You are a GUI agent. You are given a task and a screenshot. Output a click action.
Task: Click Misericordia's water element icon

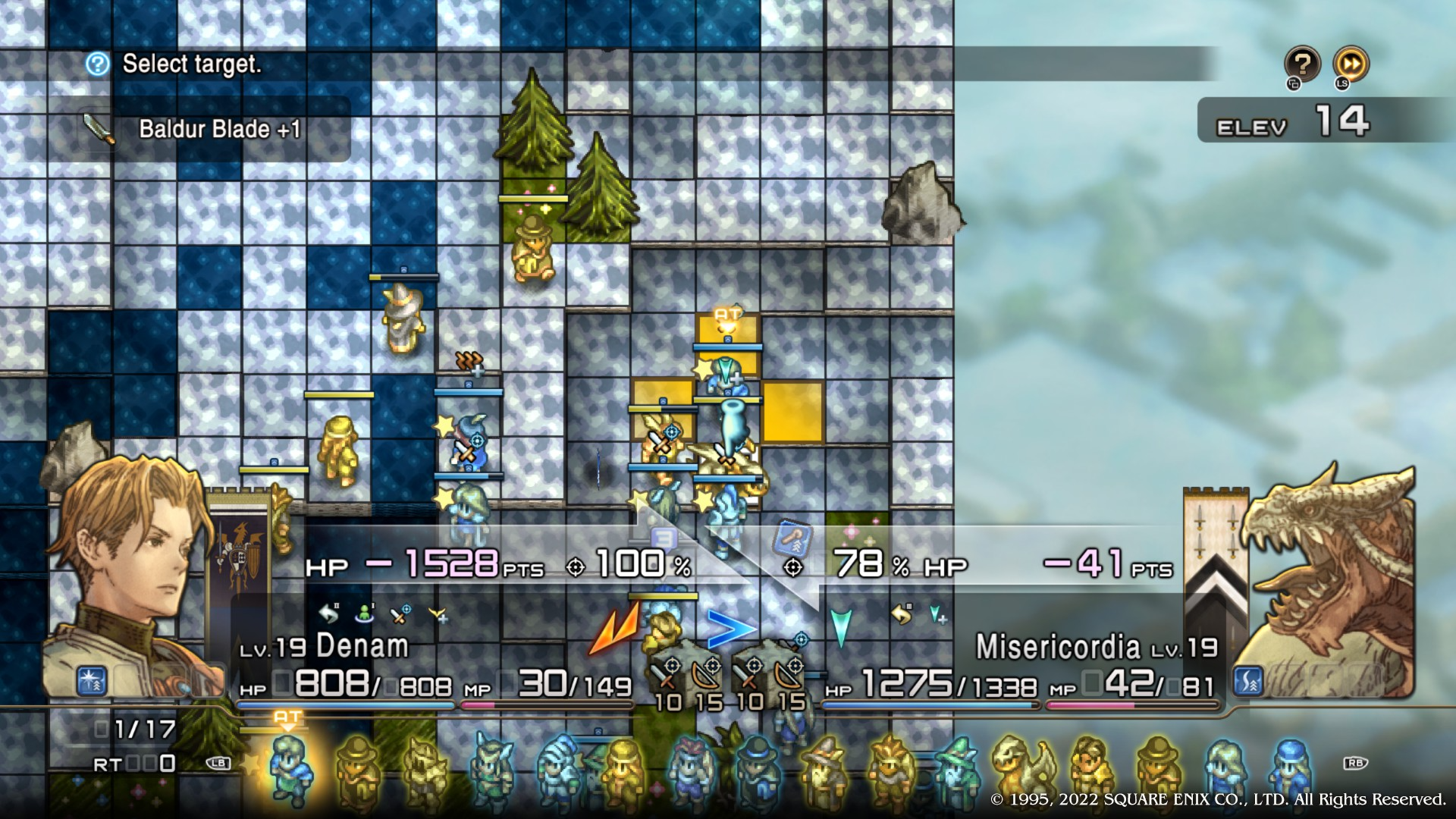point(1248,681)
